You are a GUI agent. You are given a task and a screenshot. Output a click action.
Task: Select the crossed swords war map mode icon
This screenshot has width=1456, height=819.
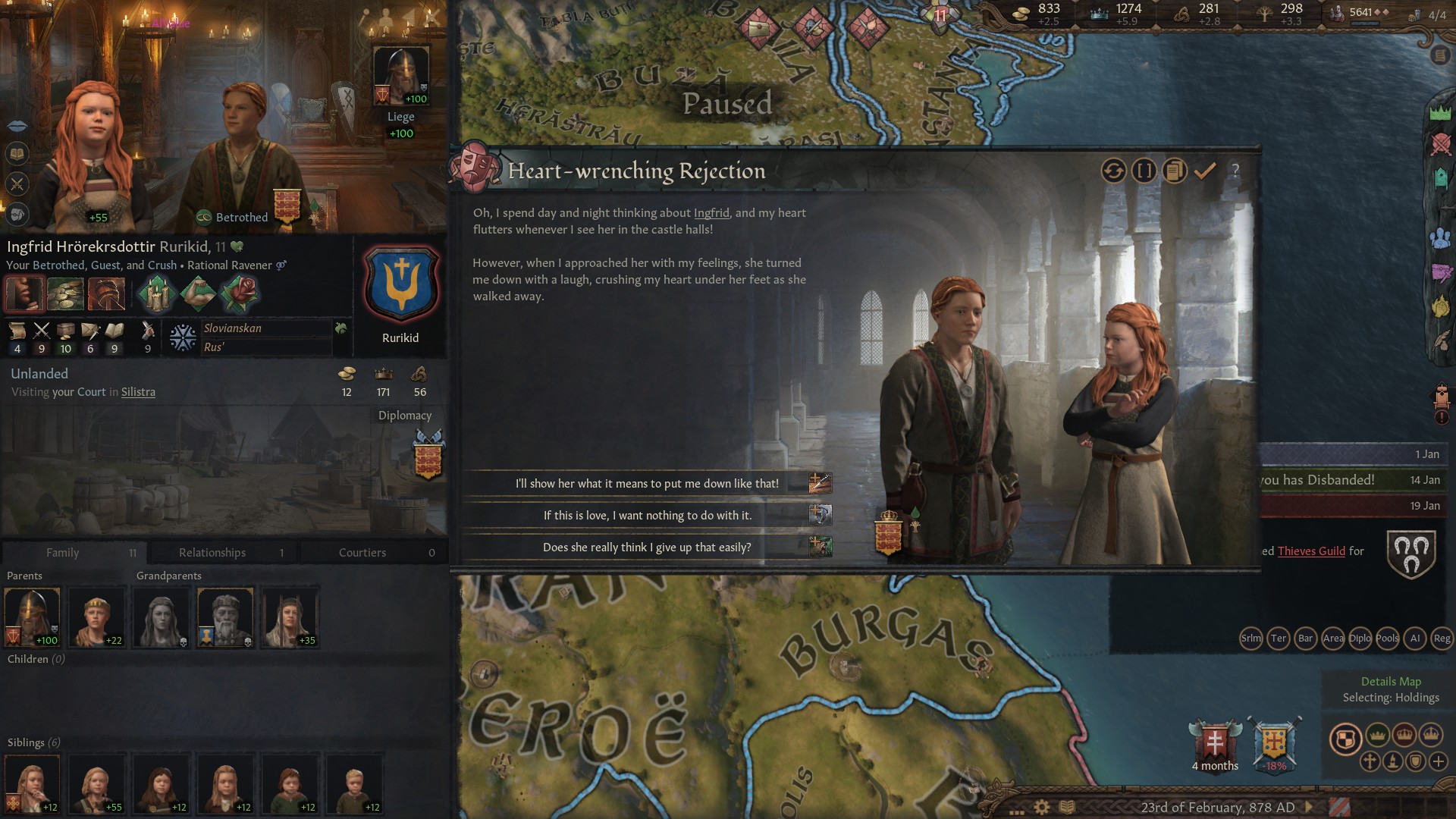[x=1440, y=146]
